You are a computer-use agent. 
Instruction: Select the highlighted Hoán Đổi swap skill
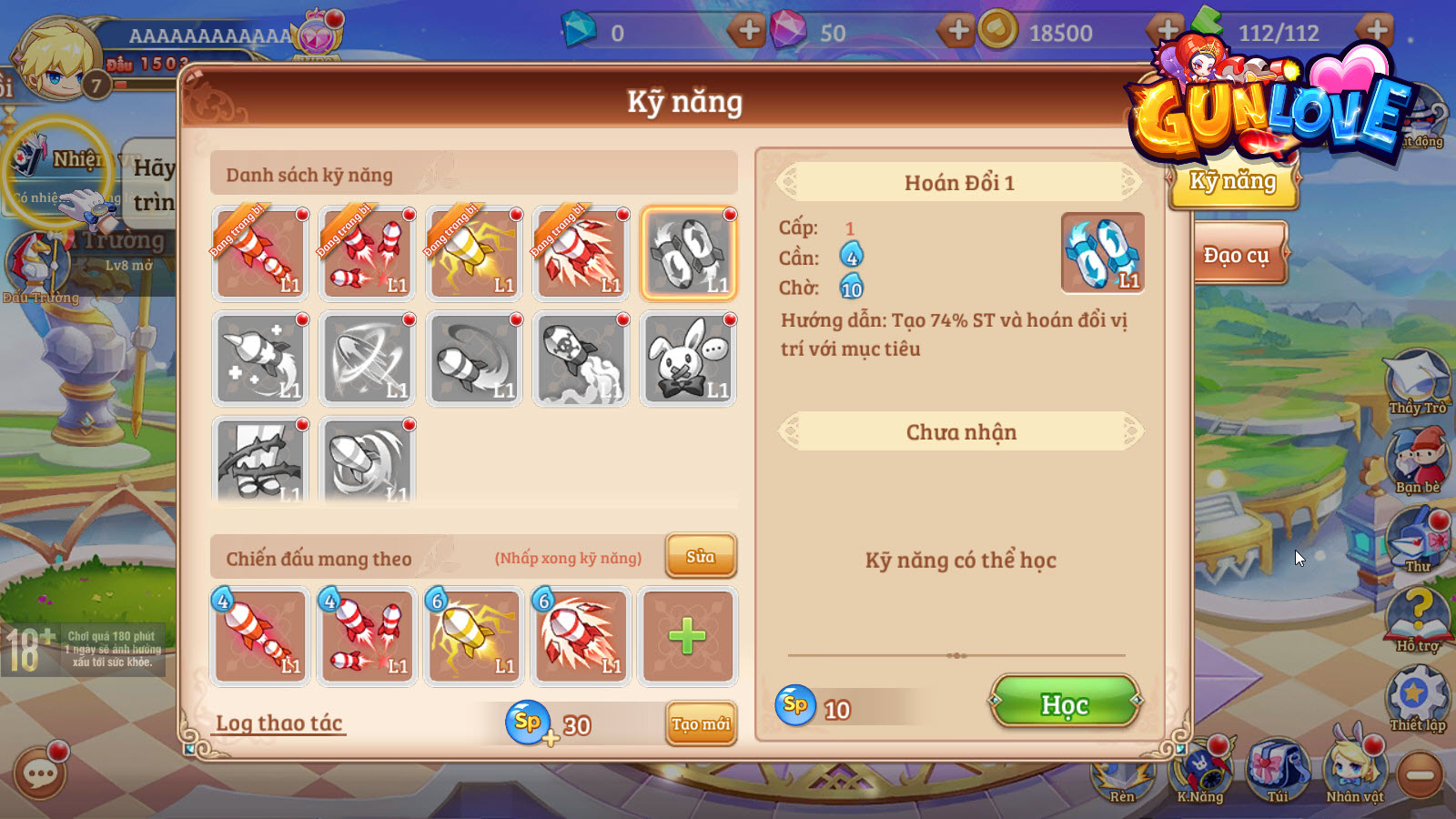click(689, 254)
